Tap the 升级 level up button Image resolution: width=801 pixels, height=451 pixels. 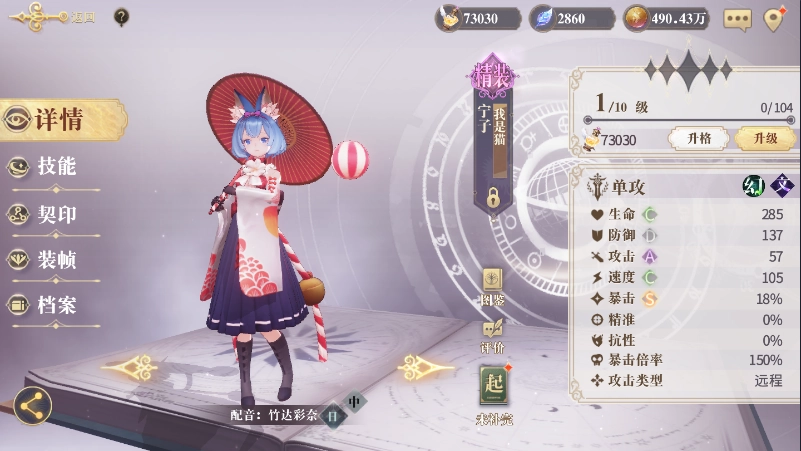point(765,139)
